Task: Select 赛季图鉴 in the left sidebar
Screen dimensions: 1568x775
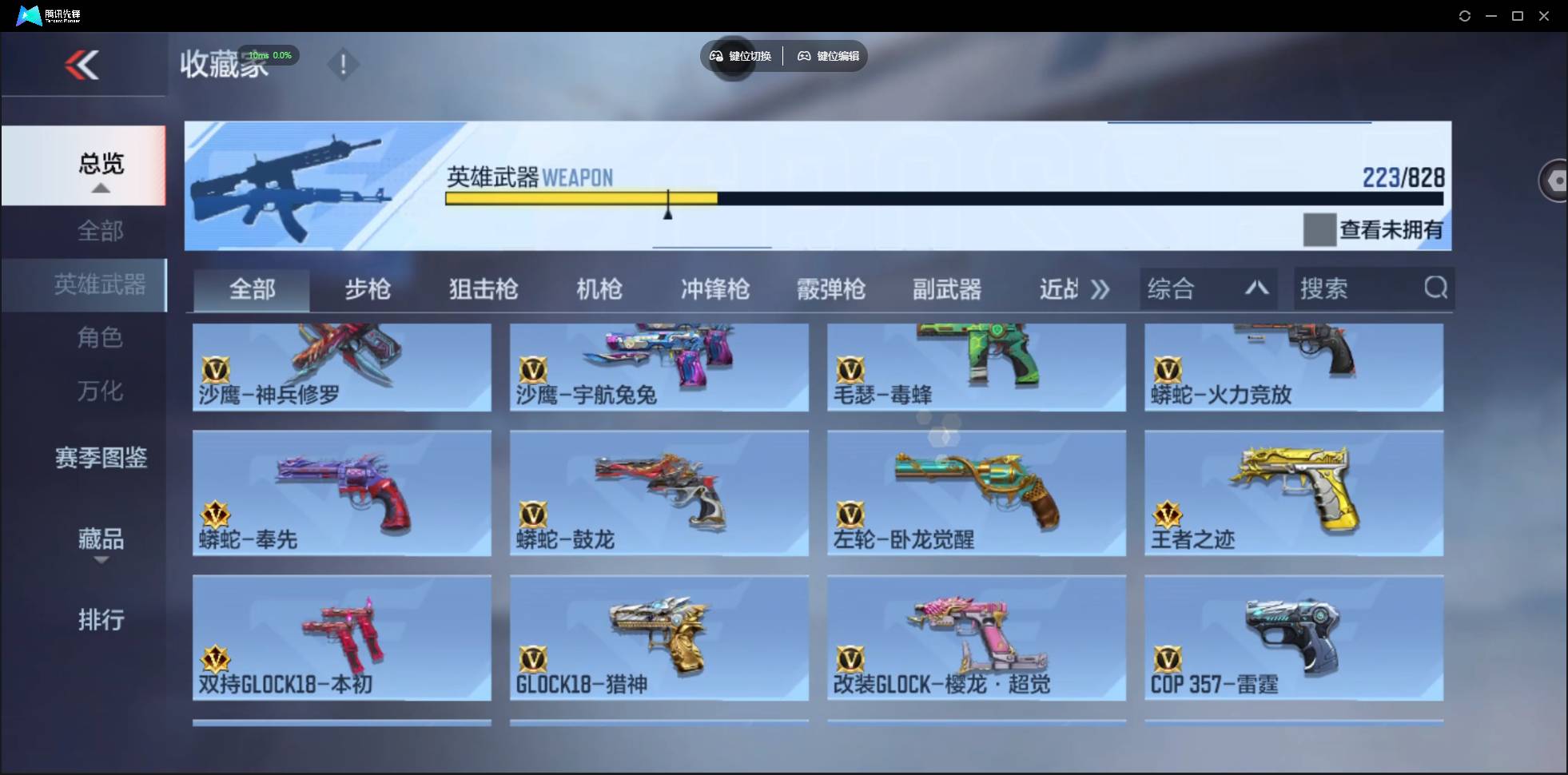Action: (x=101, y=458)
